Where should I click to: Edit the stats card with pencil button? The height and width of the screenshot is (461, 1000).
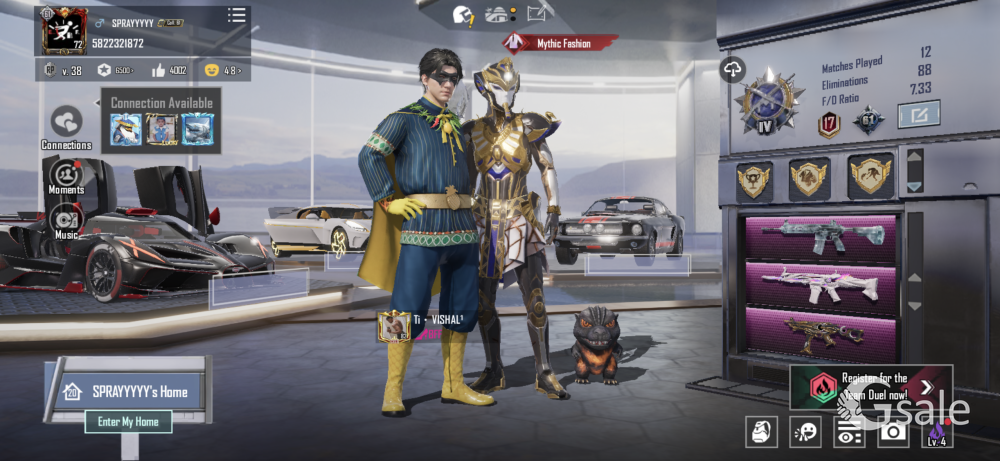918,115
